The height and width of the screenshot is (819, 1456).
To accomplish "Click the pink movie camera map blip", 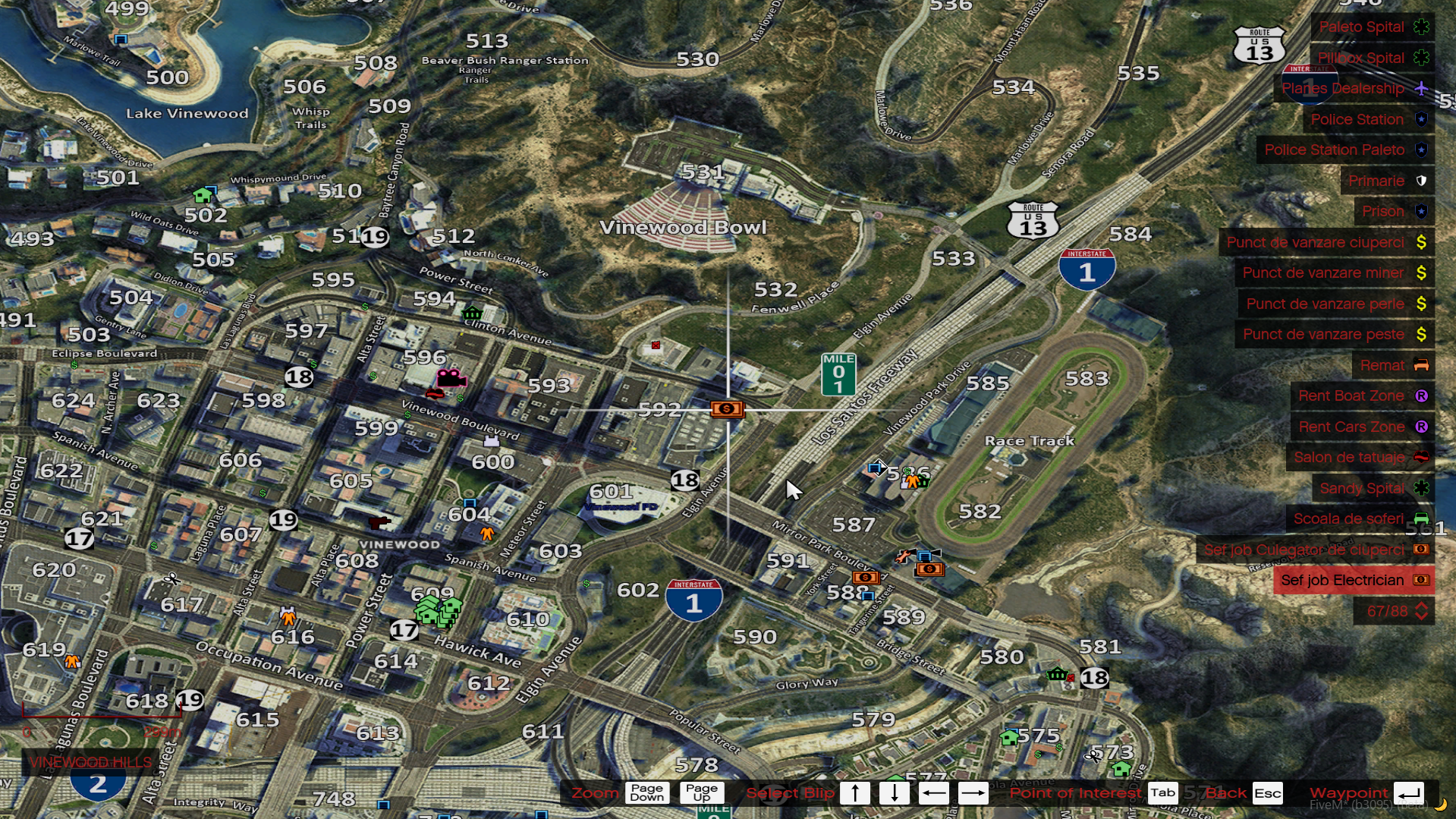I will pos(451,377).
